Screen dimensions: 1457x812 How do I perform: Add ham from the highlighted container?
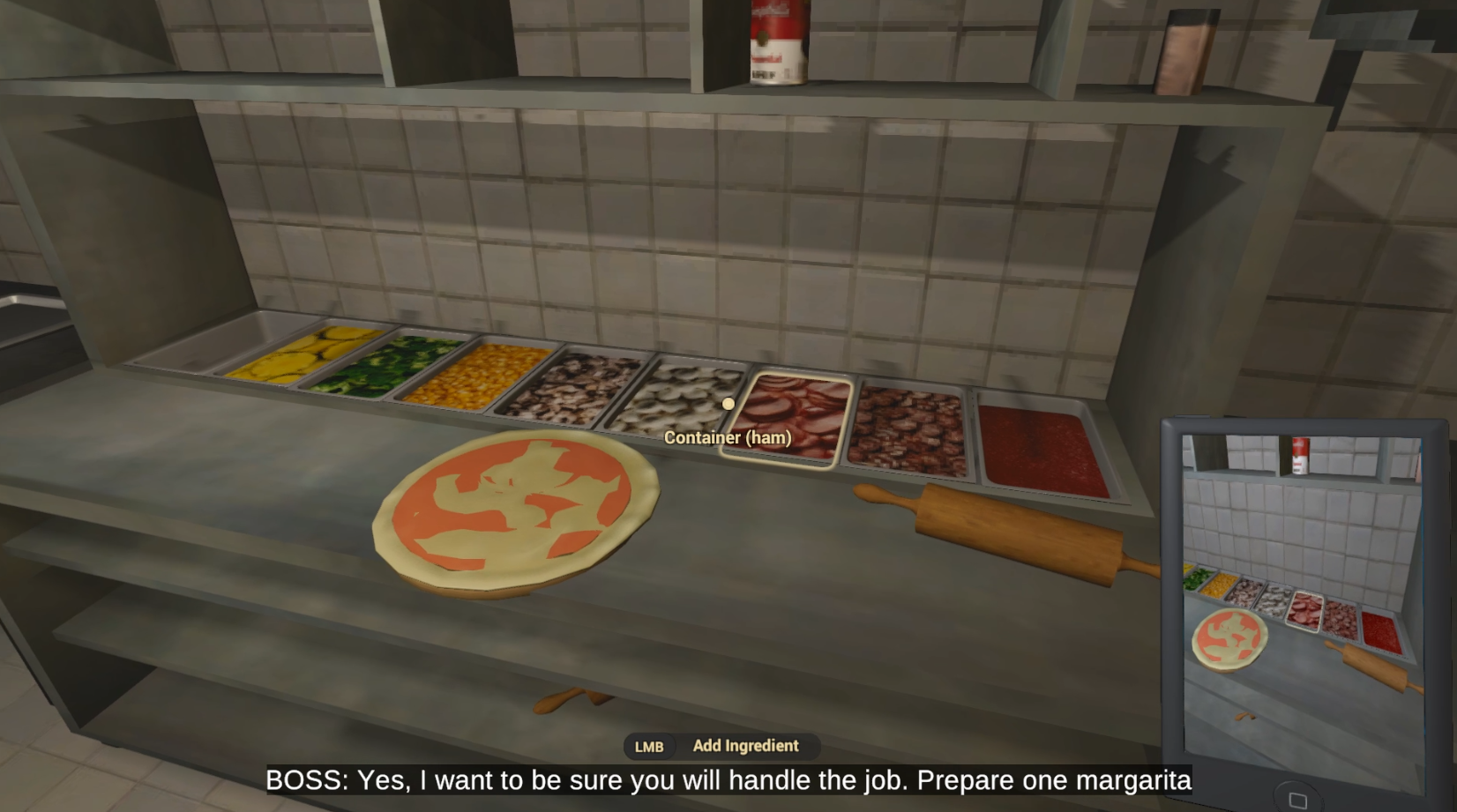pyautogui.click(x=788, y=416)
